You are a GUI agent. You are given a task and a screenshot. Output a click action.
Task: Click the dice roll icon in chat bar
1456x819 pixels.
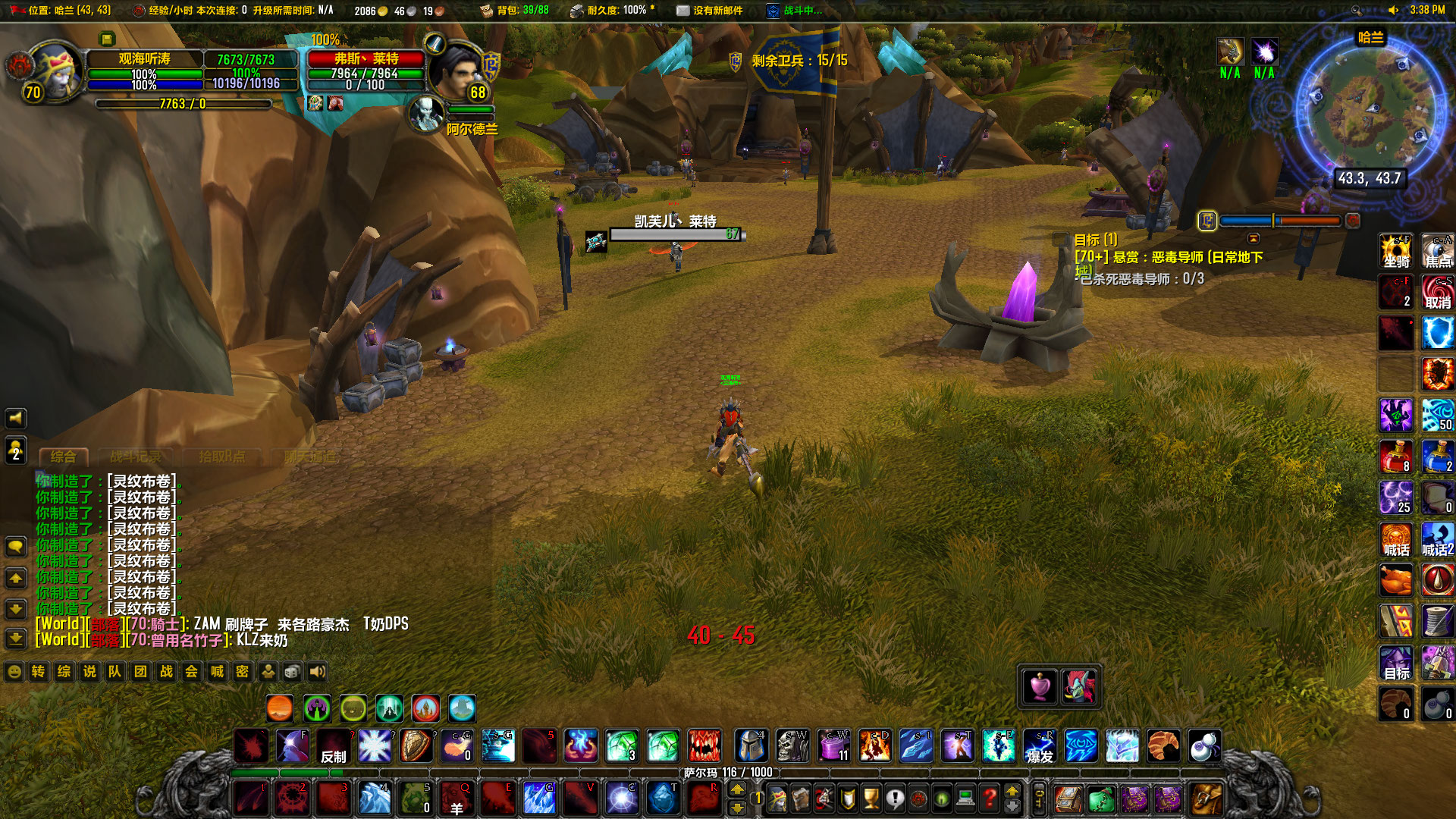(291, 671)
